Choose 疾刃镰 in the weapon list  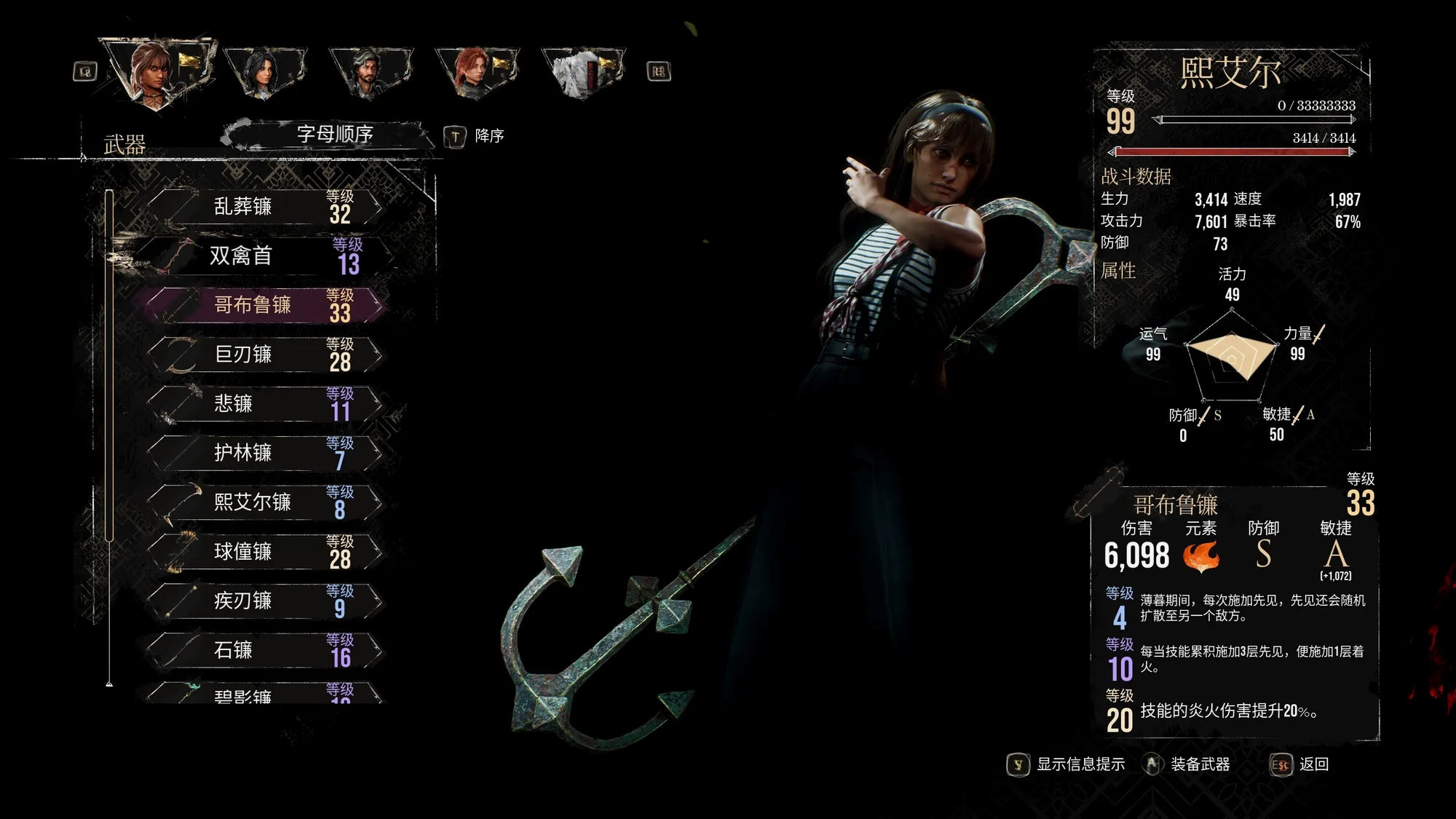click(266, 601)
